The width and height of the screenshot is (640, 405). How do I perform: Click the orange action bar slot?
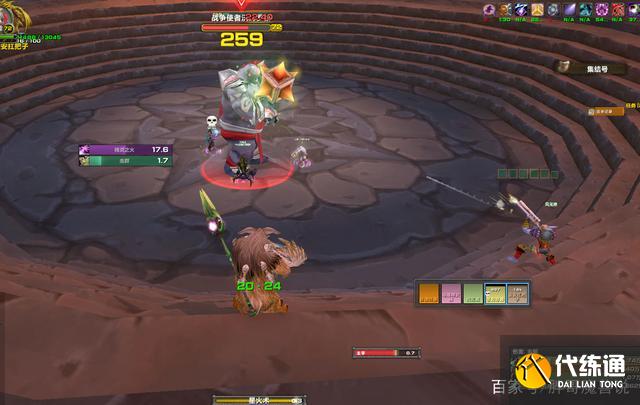coord(427,293)
